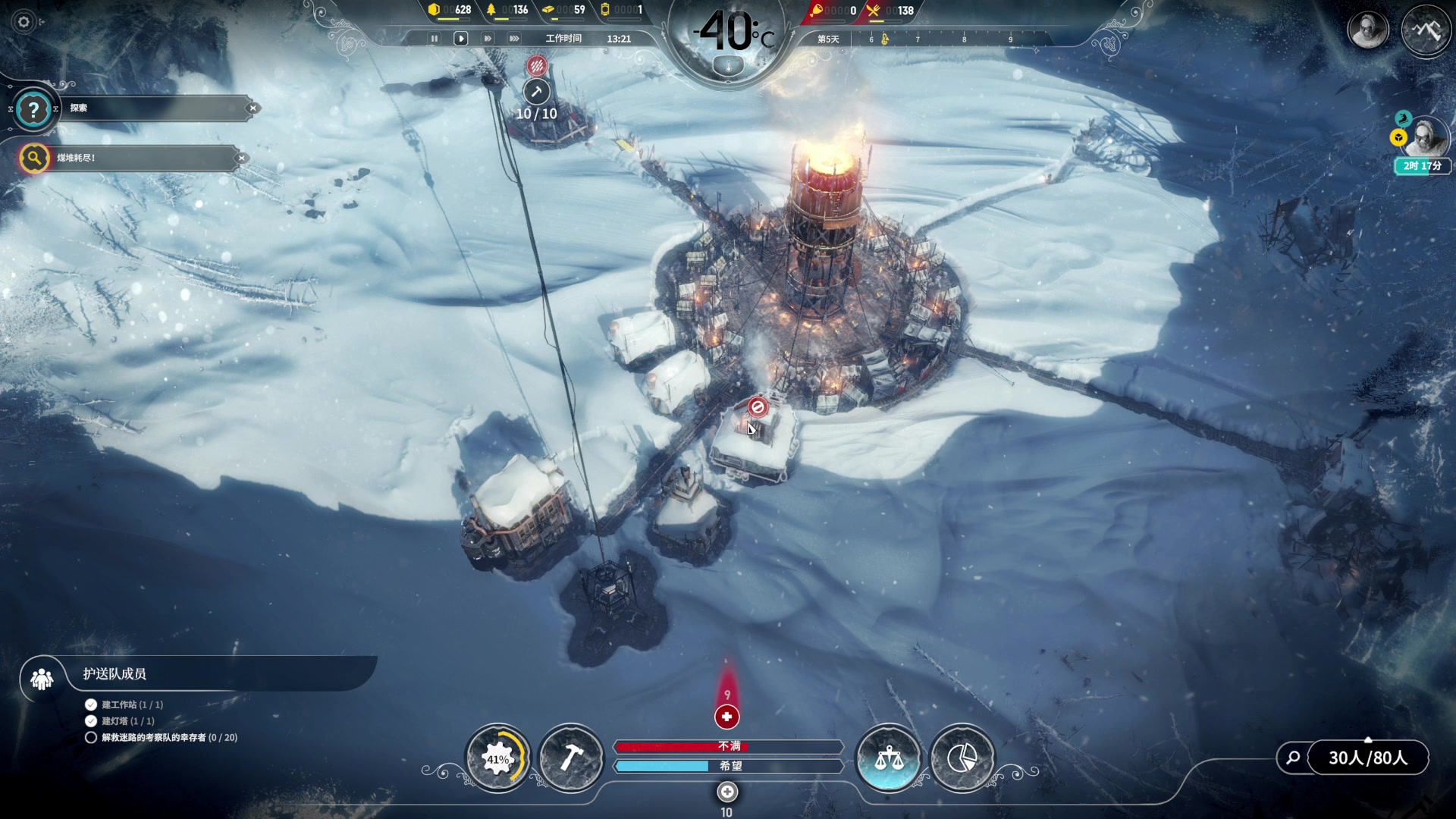
Task: Switch to double fast-forward speed
Action: click(488, 39)
